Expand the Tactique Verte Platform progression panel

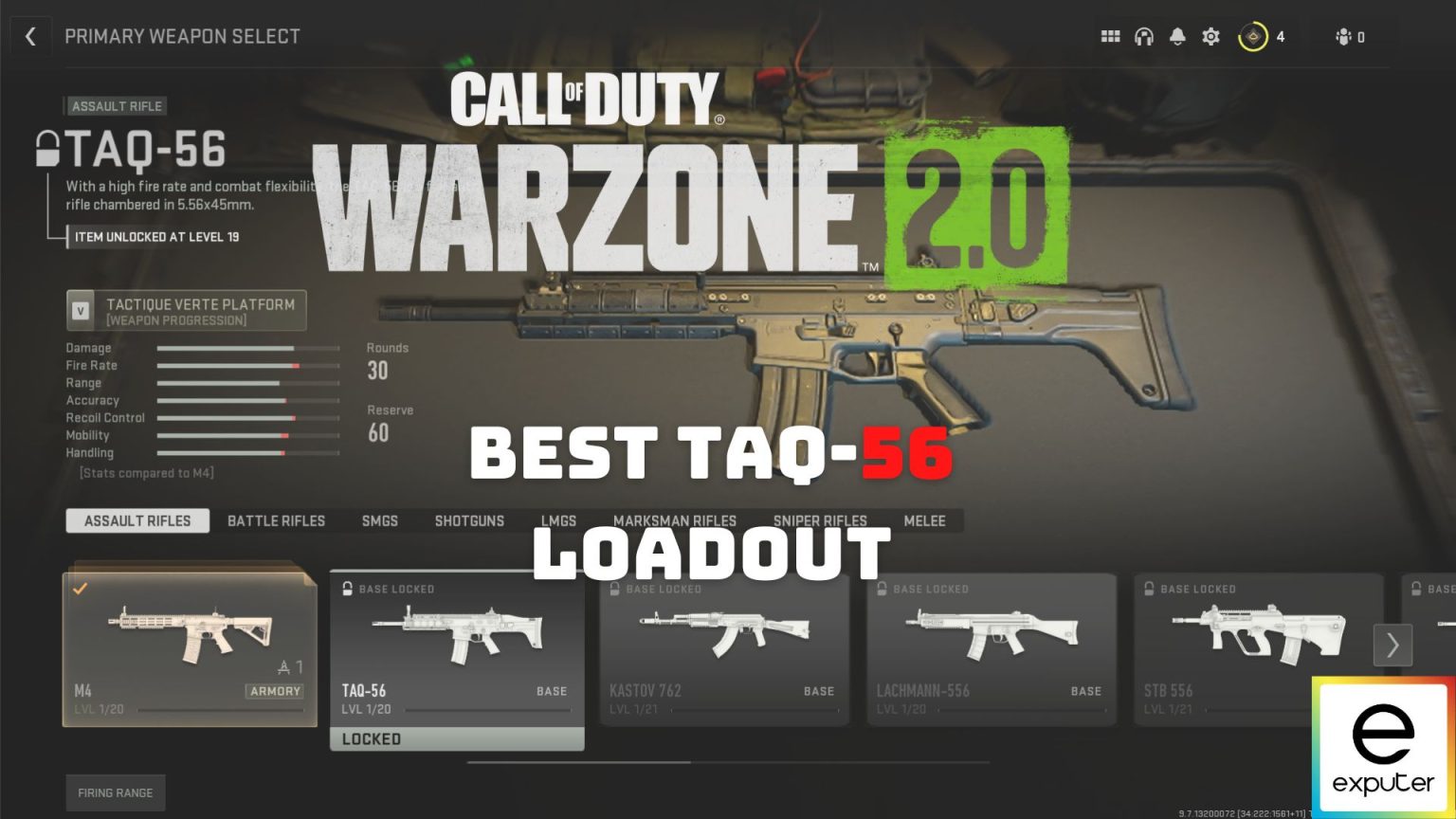[187, 310]
